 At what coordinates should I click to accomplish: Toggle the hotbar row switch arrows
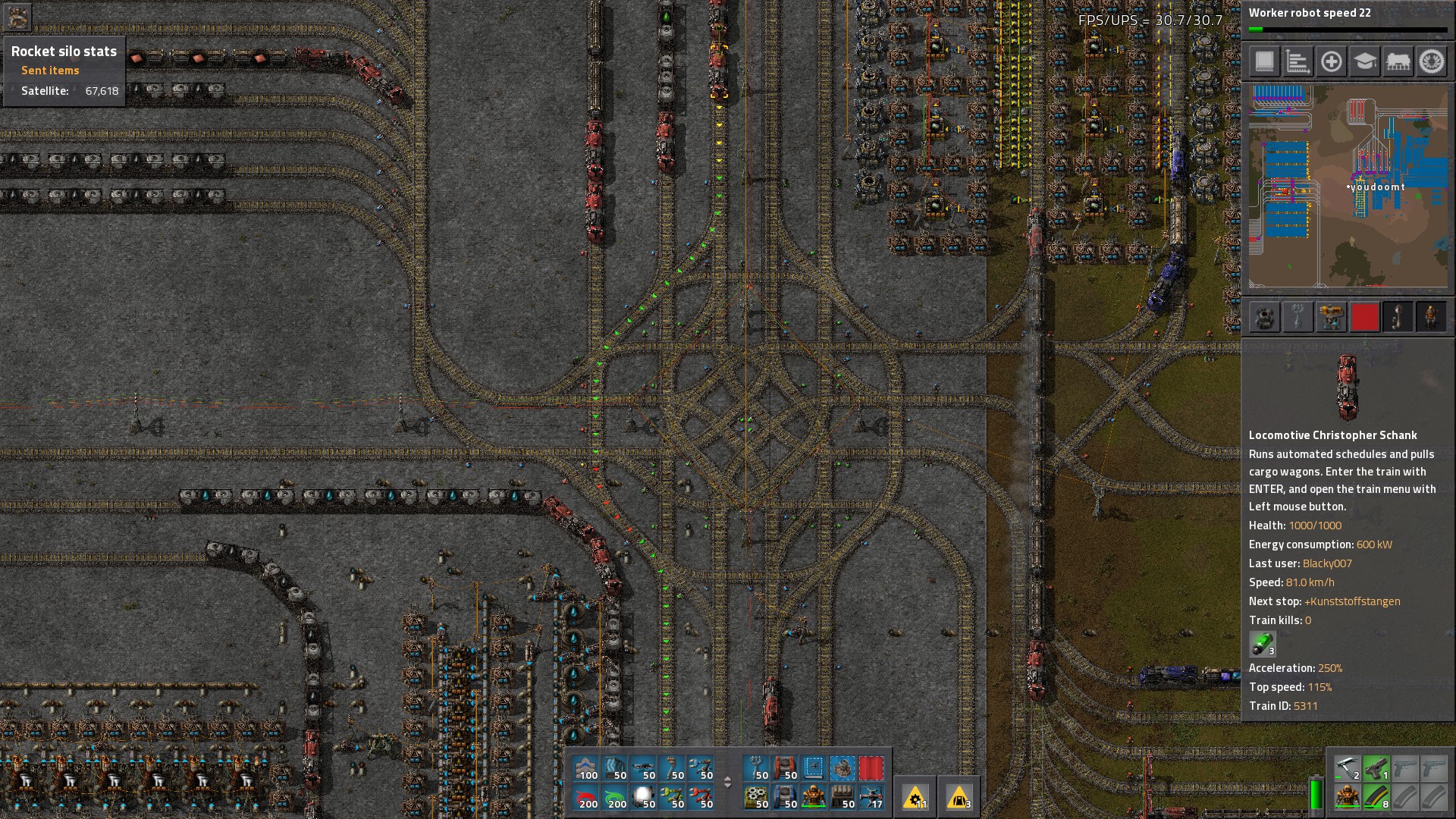coord(727,782)
